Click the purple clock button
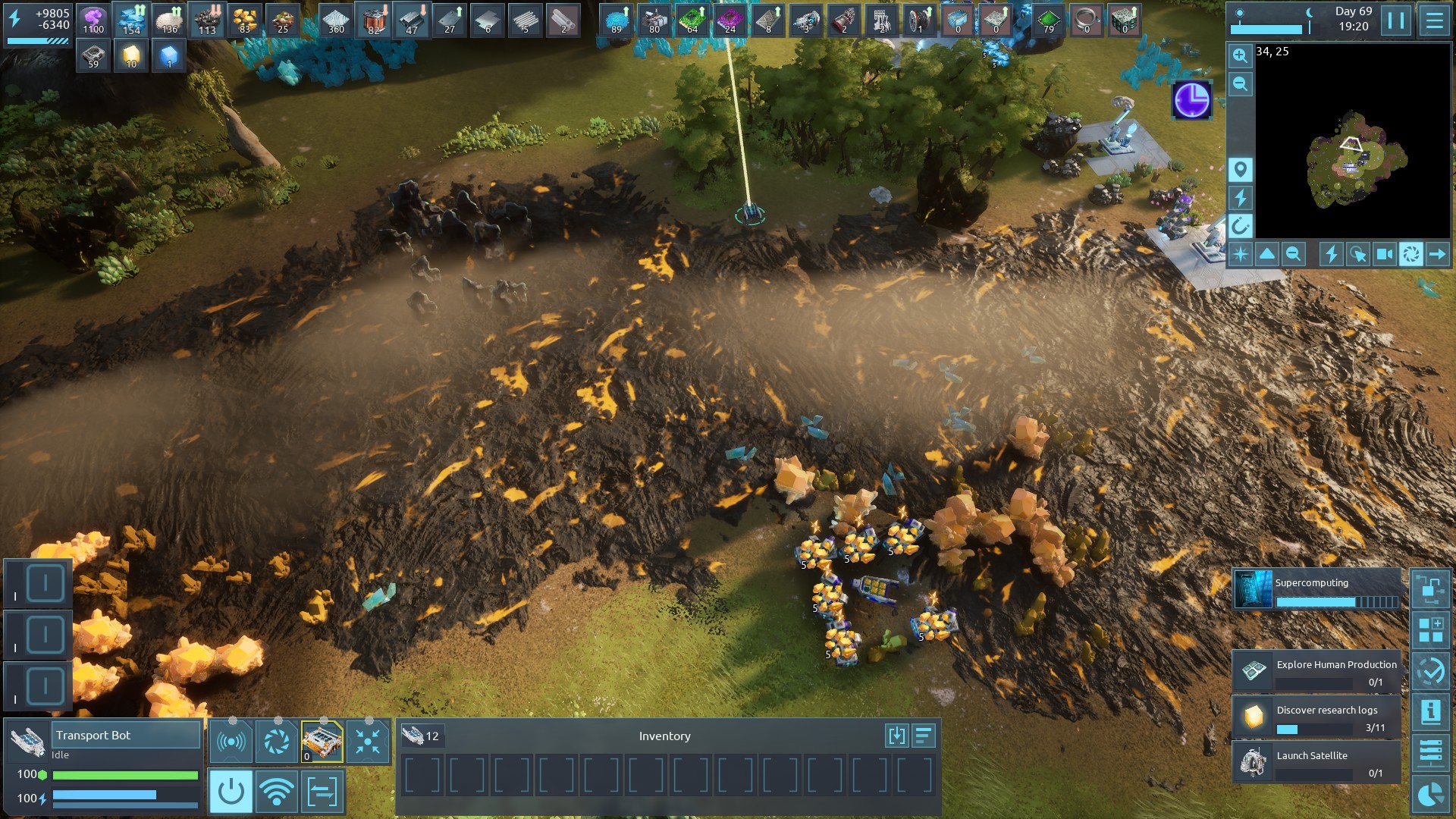 (1191, 100)
